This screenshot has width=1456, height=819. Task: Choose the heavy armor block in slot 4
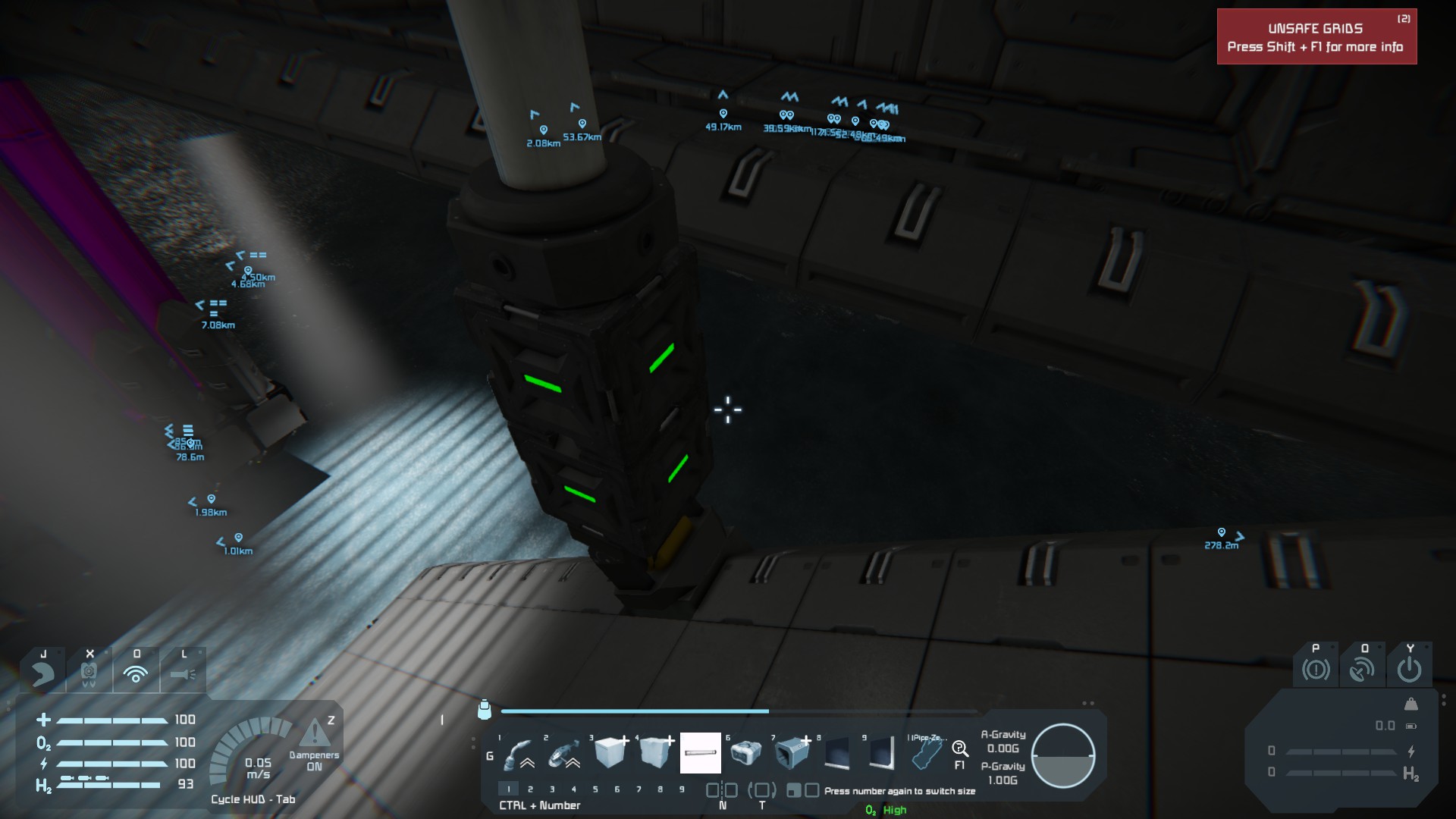(x=655, y=753)
